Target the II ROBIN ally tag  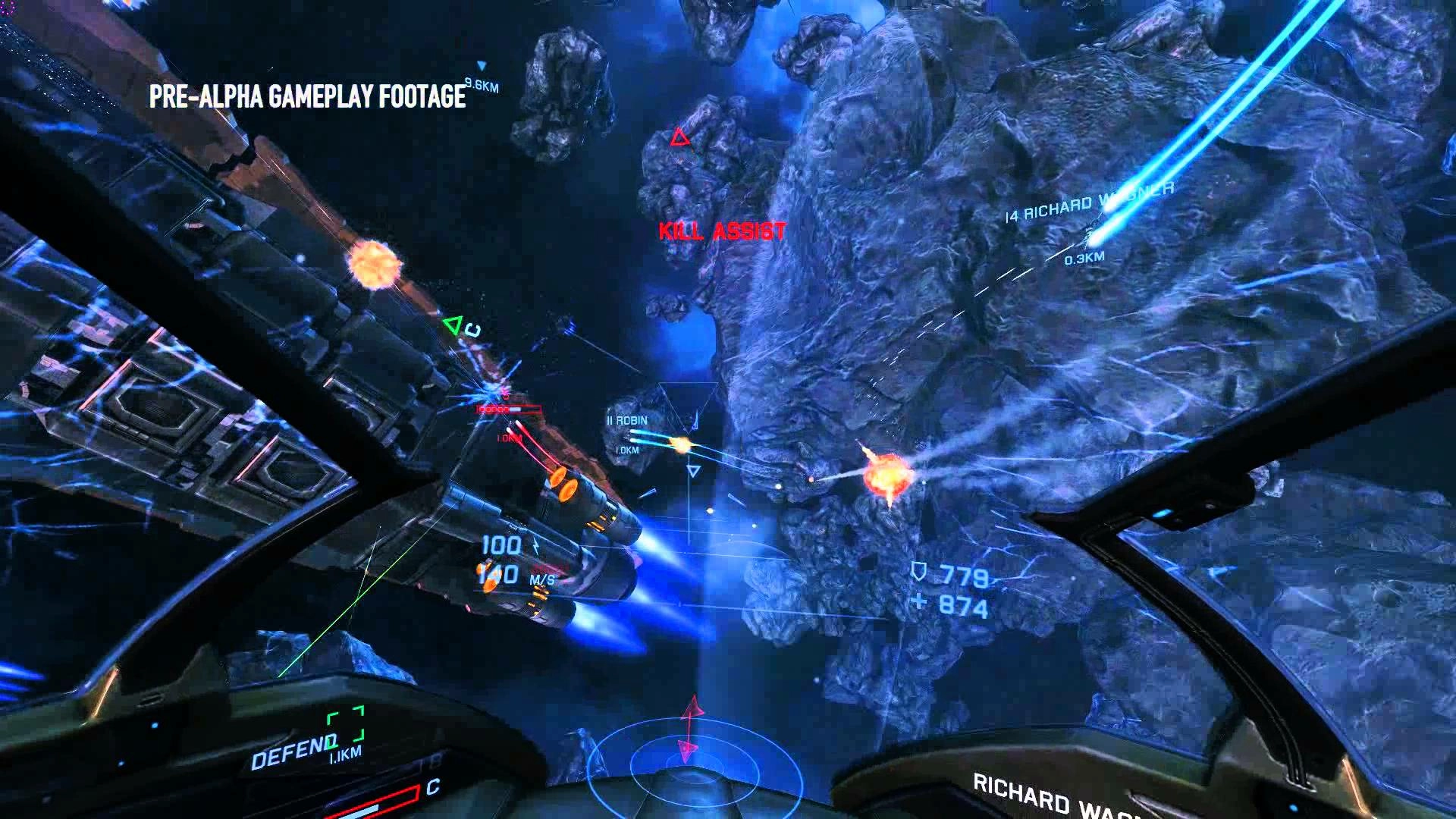coord(627,421)
